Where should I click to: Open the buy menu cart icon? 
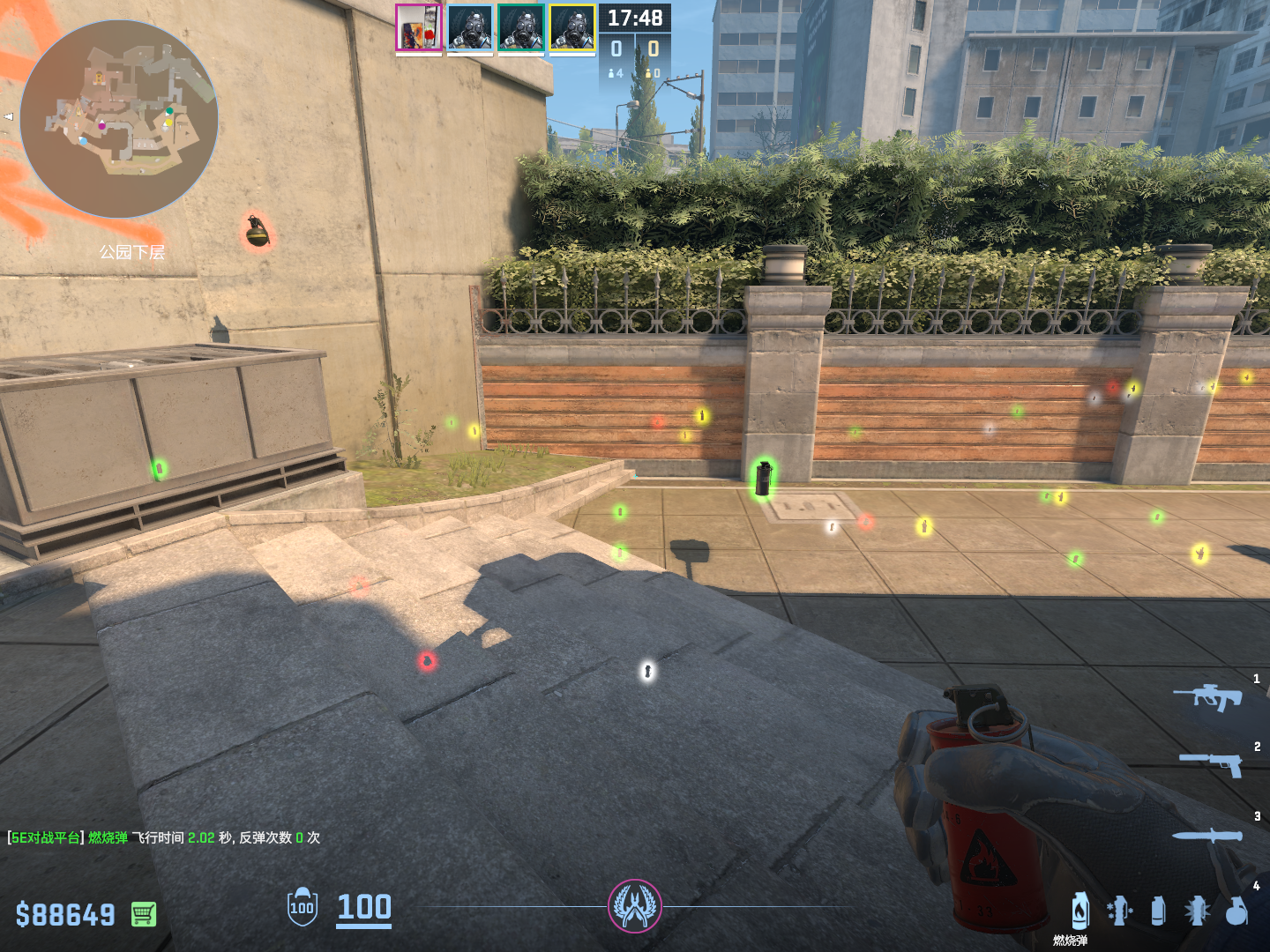pos(144,914)
